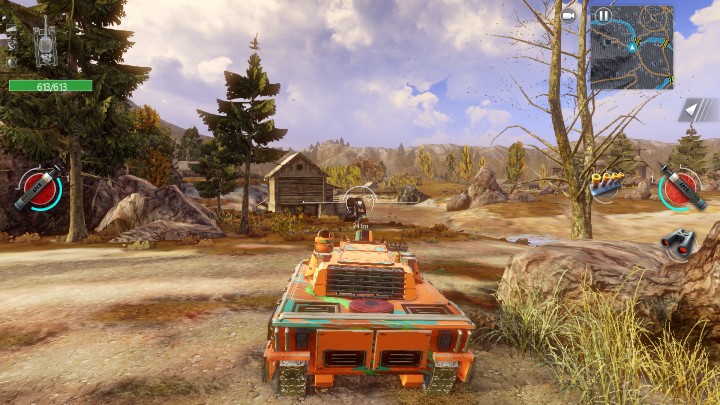This screenshot has height=405, width=720.
Task: Toggle the camera view icon
Action: tap(569, 15)
